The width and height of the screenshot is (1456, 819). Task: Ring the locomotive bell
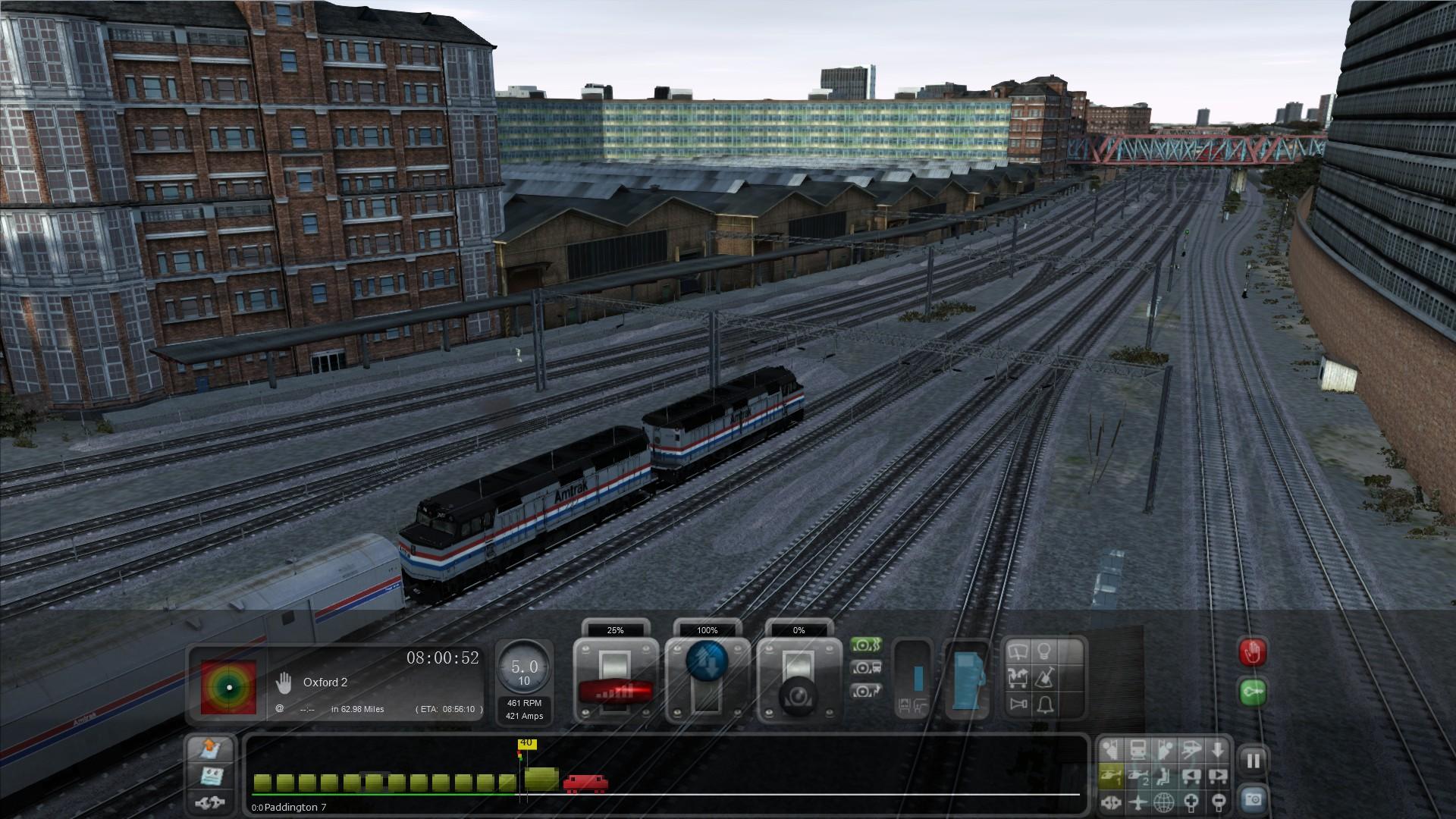pos(1045,704)
